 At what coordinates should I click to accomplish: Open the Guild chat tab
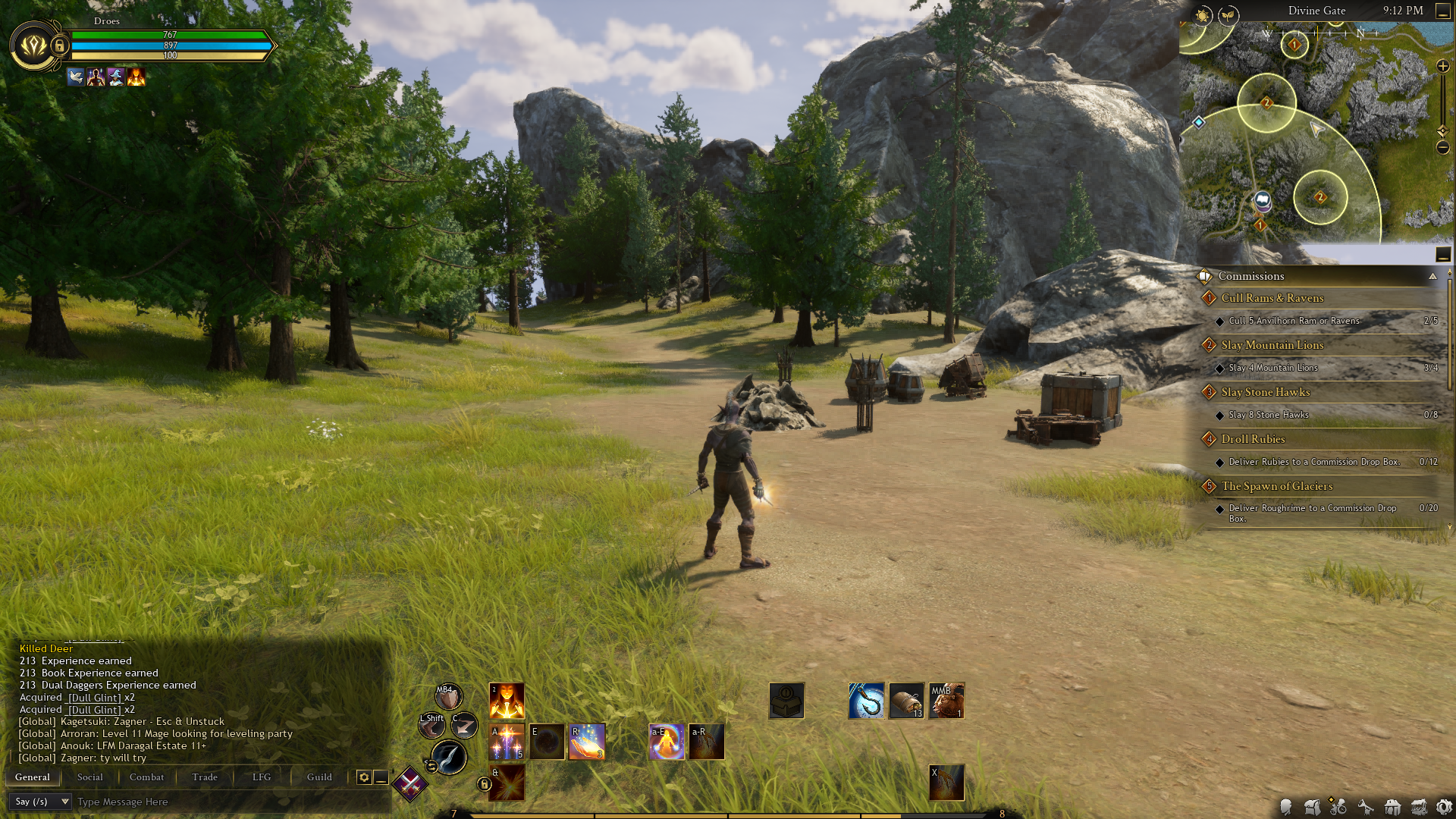tap(319, 777)
